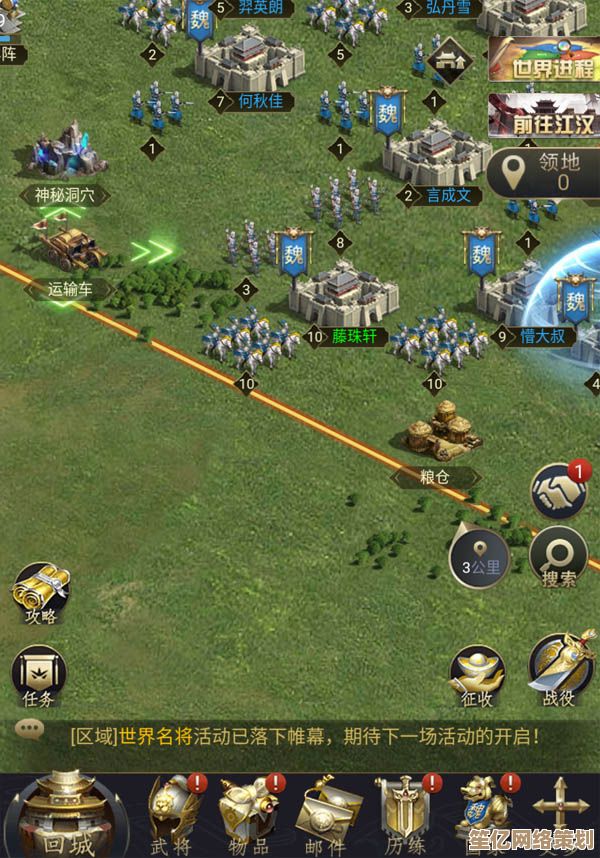Open the 领地 territory panel
This screenshot has height=858, width=600.
(546, 172)
